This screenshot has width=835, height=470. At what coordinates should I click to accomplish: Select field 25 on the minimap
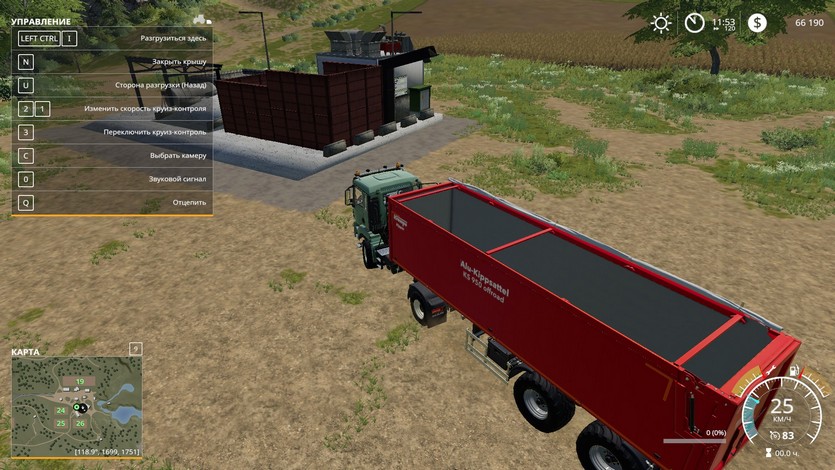point(61,423)
